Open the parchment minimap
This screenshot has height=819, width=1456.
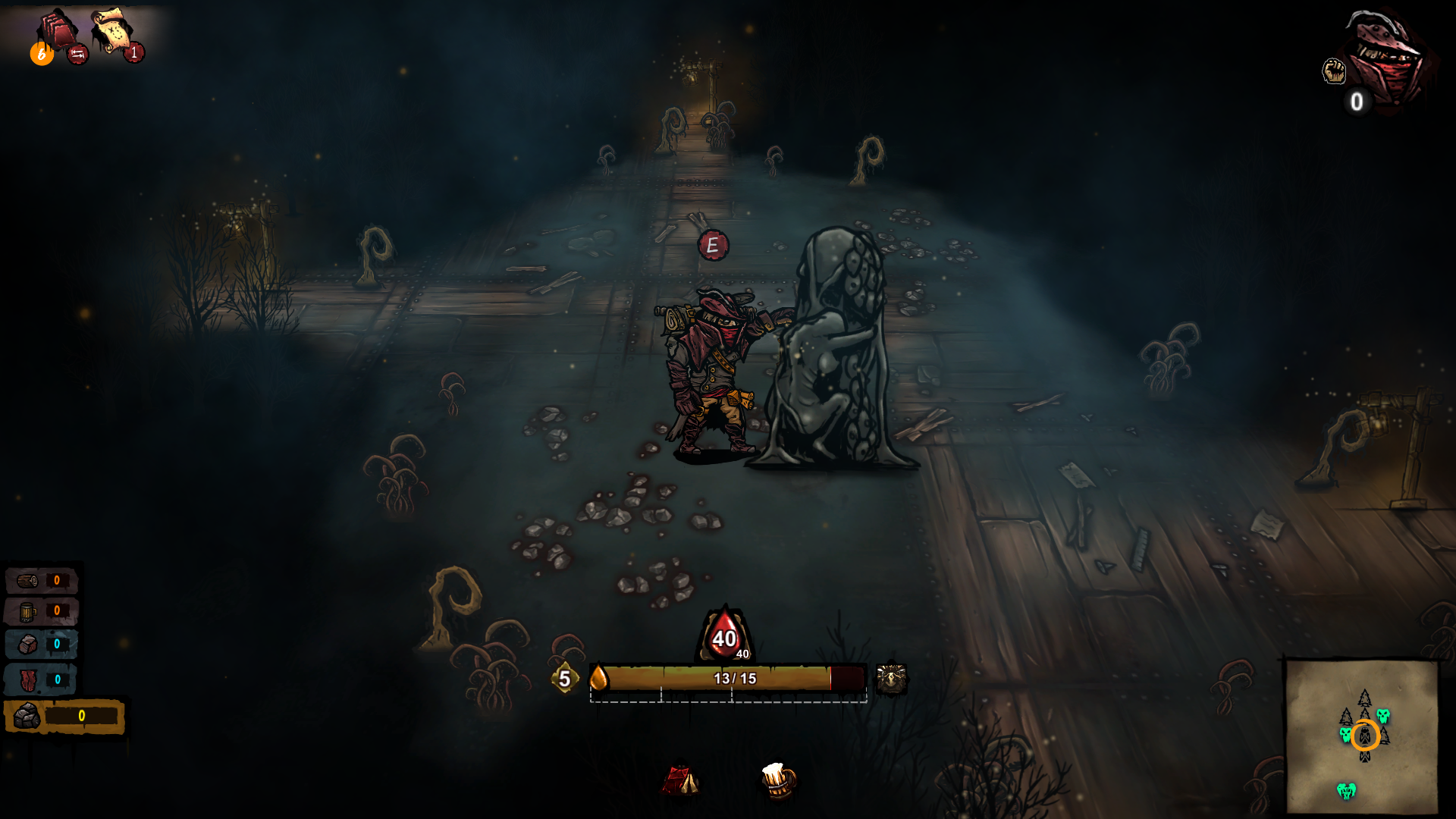click(x=1361, y=736)
